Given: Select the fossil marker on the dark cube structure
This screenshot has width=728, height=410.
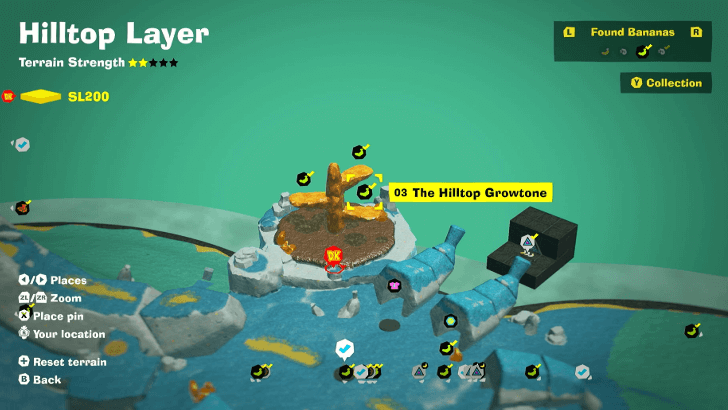Looking at the screenshot, I should tap(528, 241).
